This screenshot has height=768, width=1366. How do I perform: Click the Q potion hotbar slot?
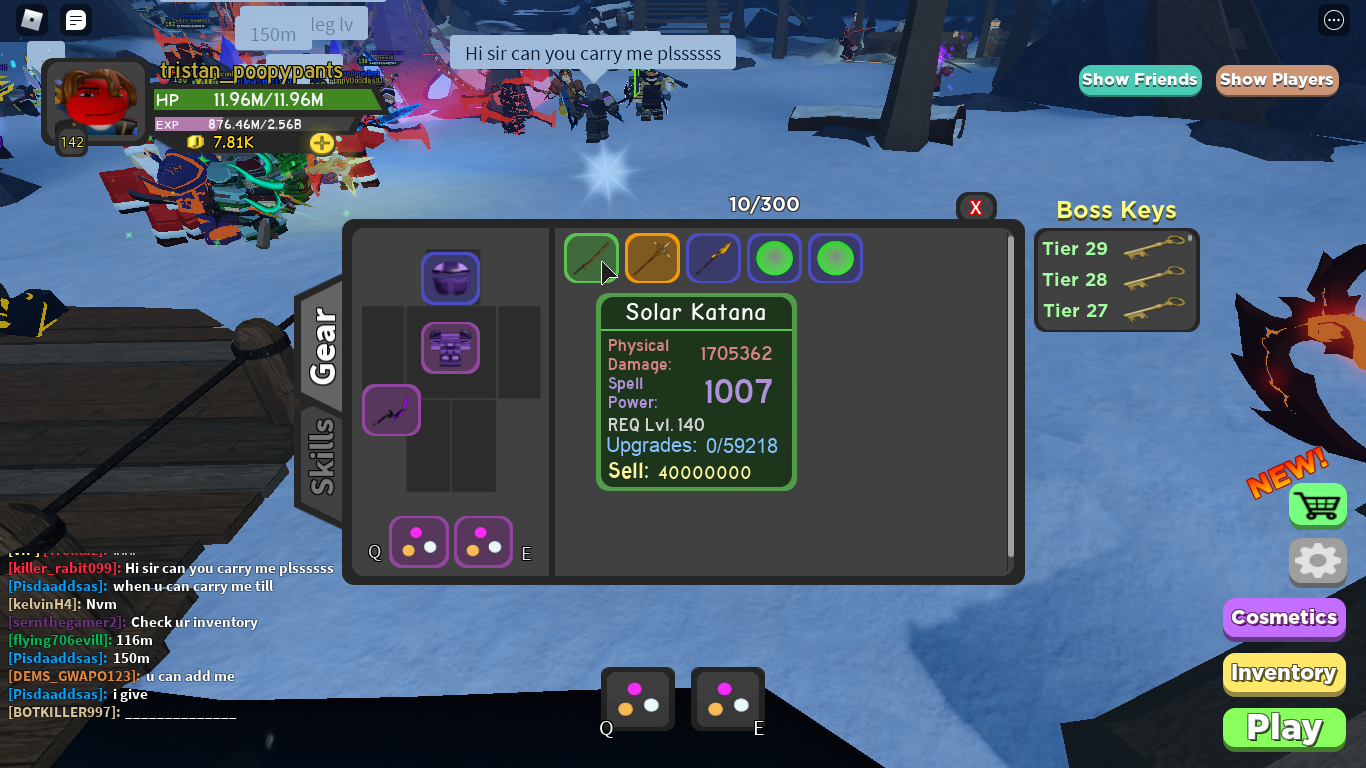click(x=637, y=699)
